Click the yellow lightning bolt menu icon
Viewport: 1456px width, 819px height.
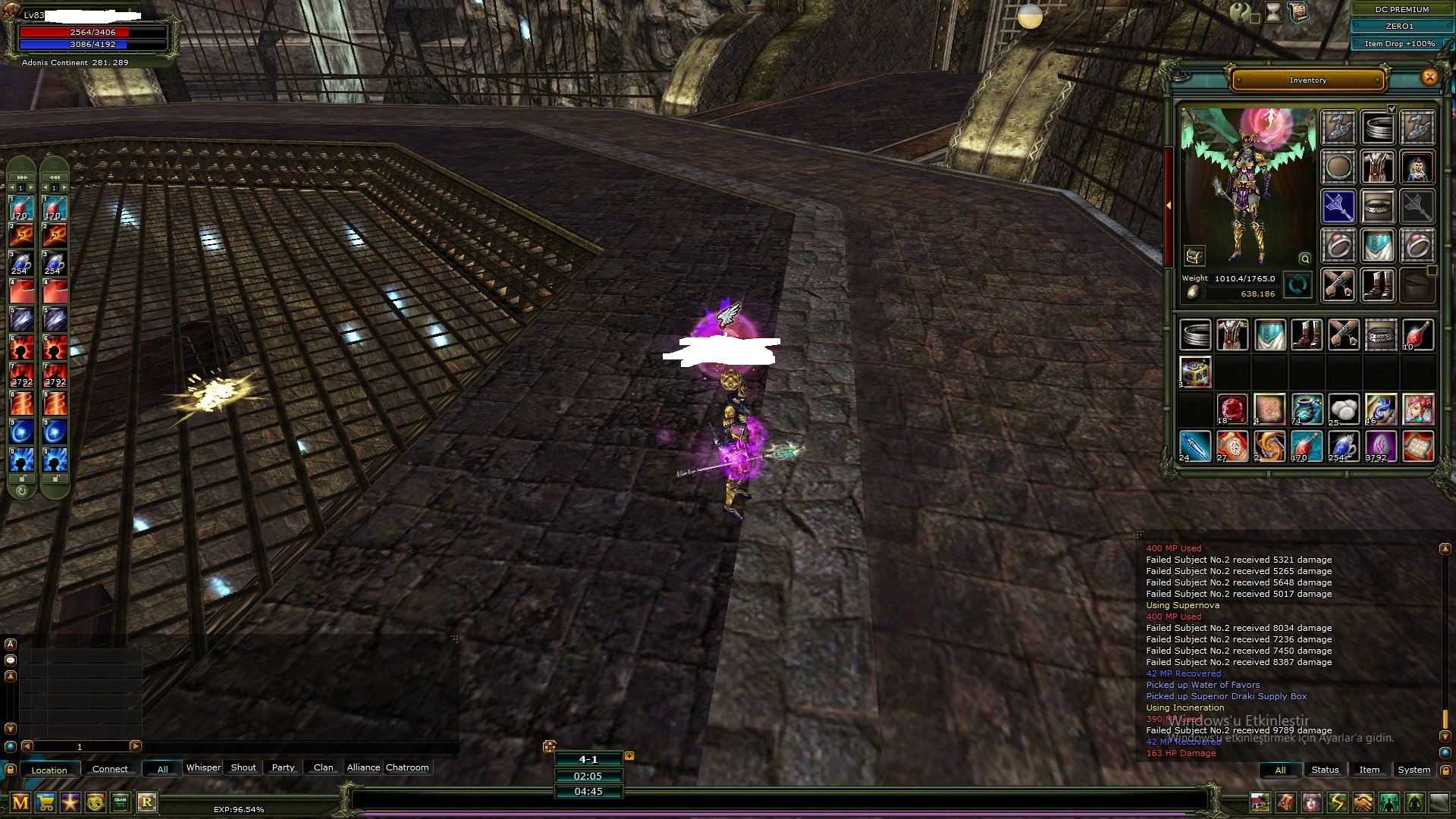point(1337,802)
